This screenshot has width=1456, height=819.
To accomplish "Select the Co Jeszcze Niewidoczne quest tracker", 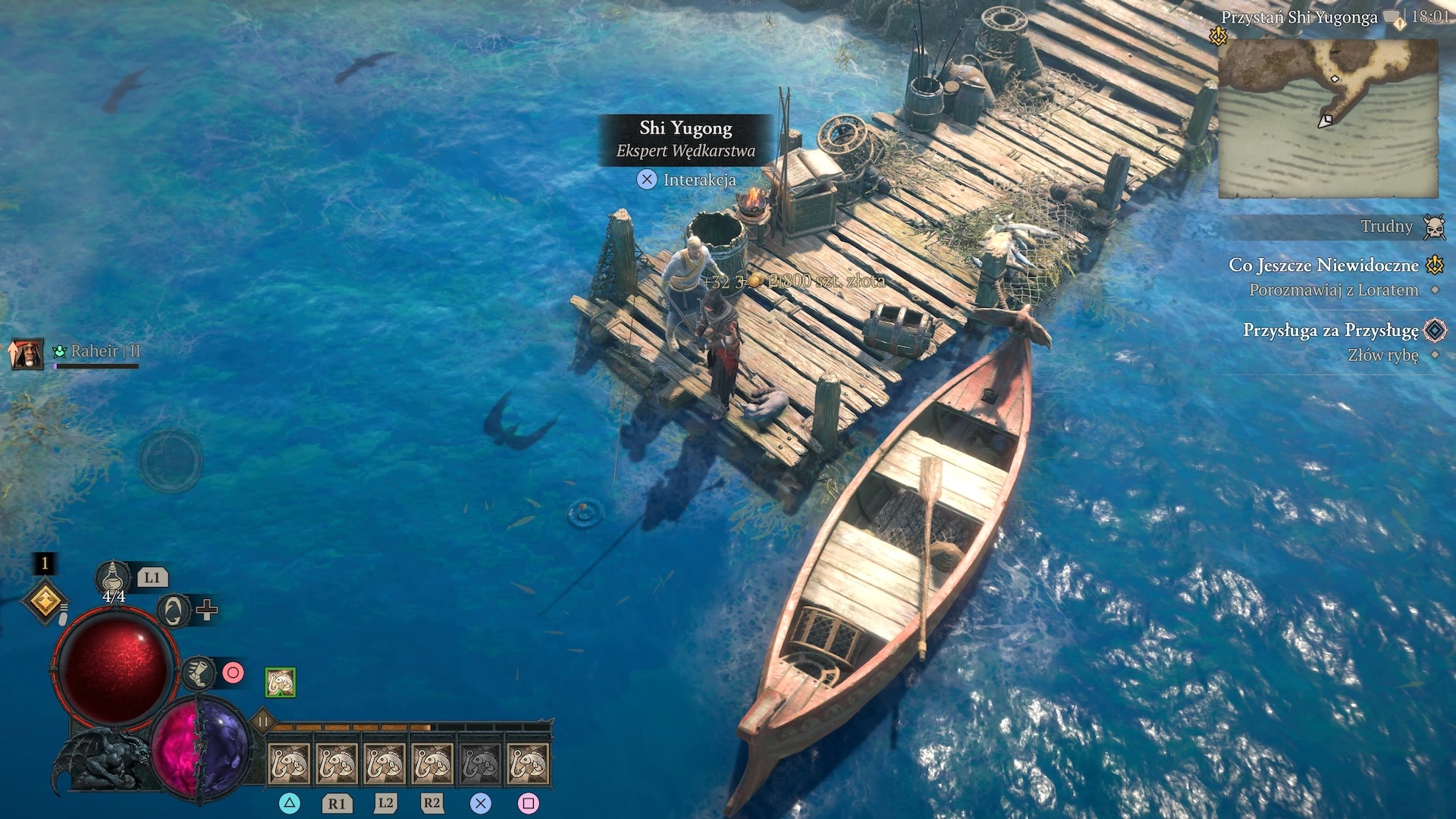I will (x=1323, y=265).
